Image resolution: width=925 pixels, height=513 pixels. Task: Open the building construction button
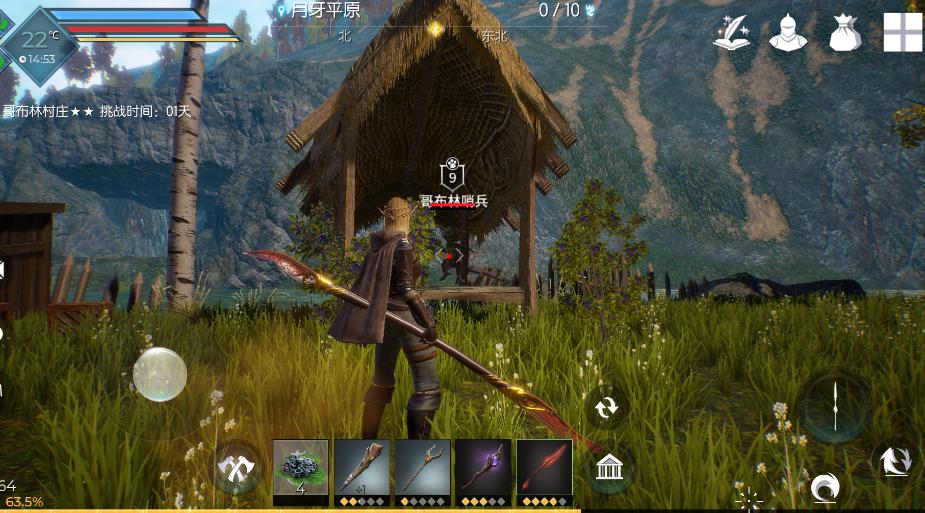[x=609, y=468]
